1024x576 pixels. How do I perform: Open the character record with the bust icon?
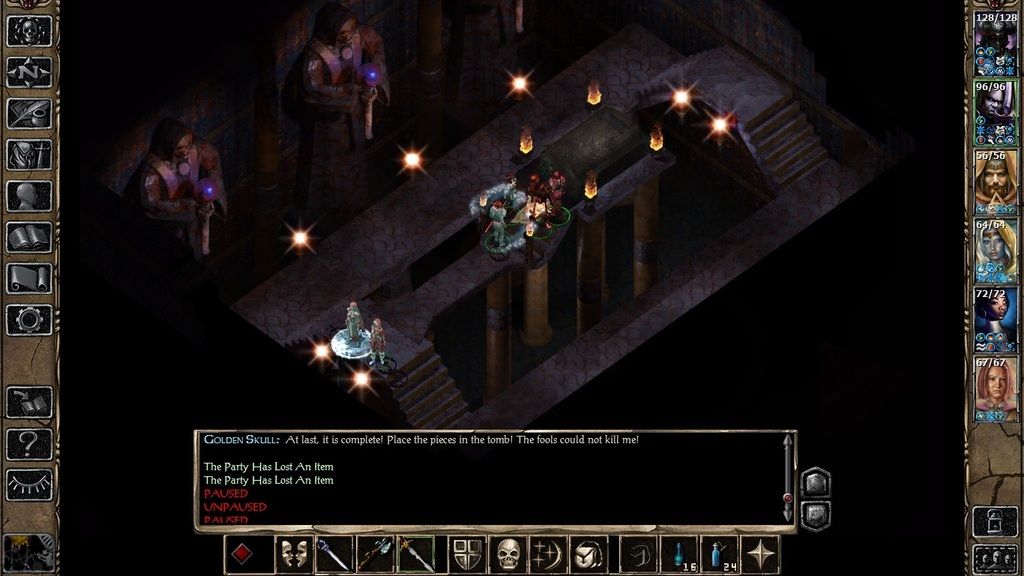pyautogui.click(x=29, y=196)
